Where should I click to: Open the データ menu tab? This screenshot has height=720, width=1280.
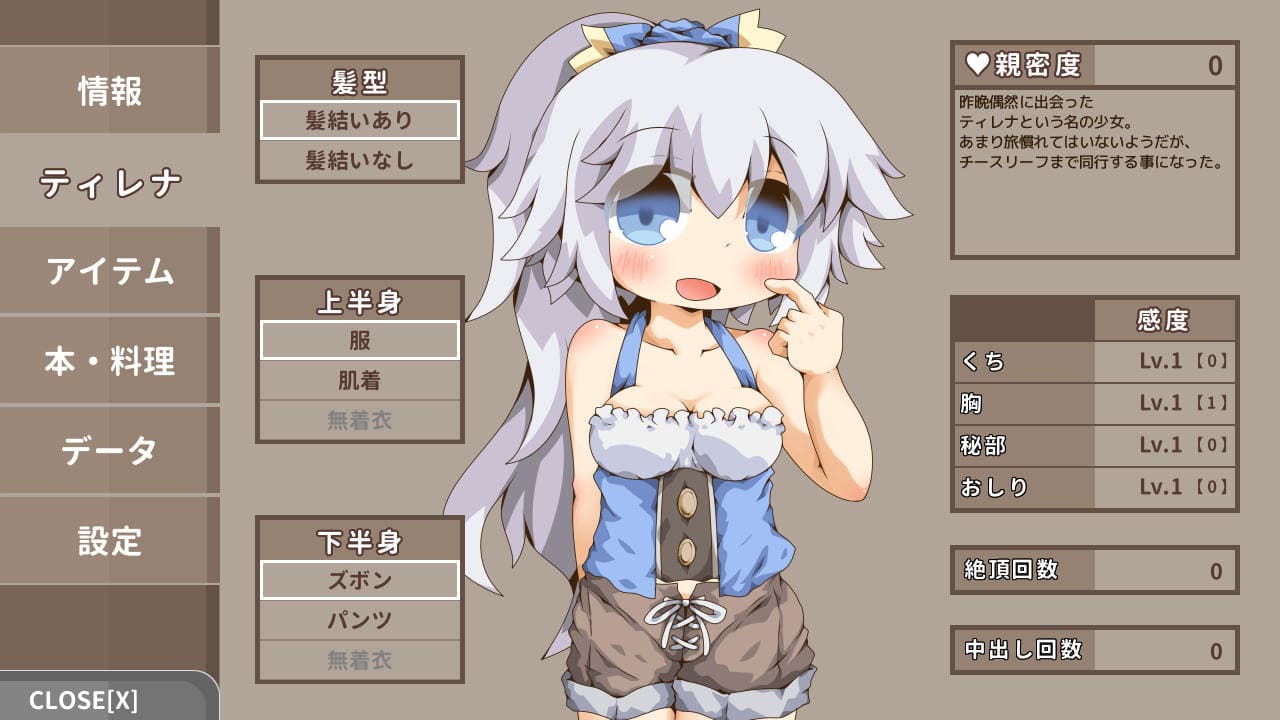click(x=110, y=451)
